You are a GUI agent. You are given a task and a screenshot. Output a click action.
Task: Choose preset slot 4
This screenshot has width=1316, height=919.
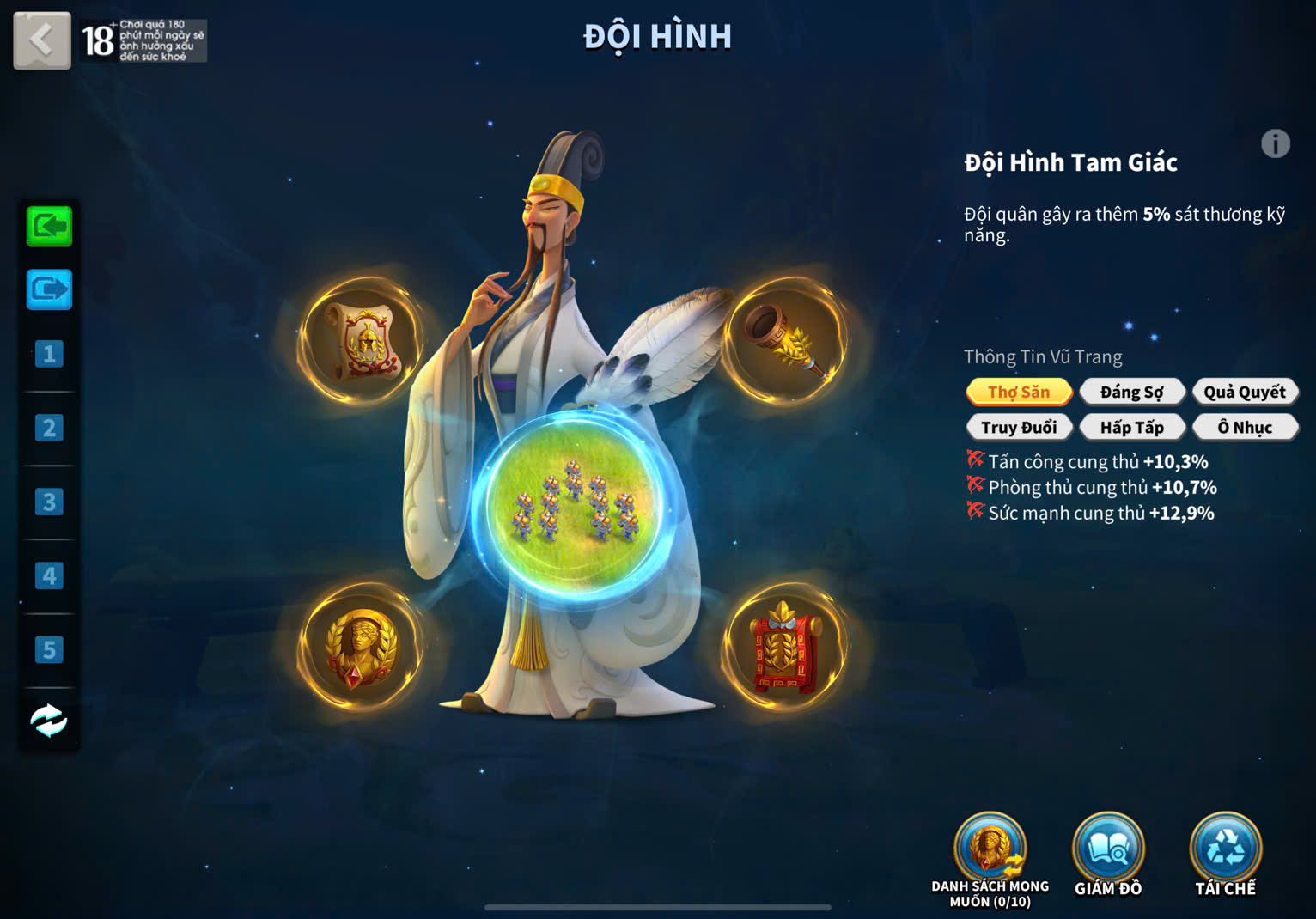click(x=49, y=575)
